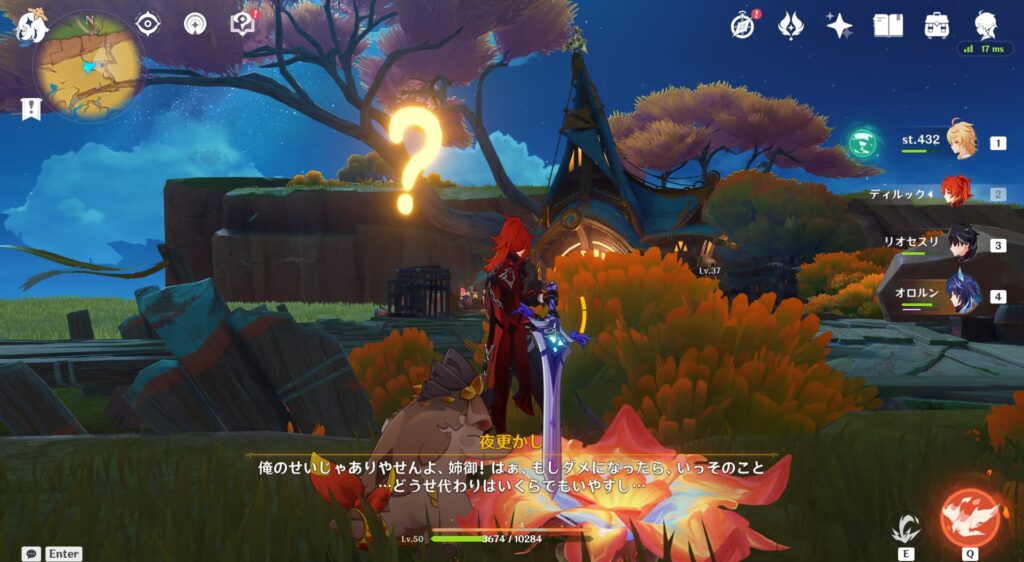Open the question-mark tutorial book icon

[x=243, y=24]
